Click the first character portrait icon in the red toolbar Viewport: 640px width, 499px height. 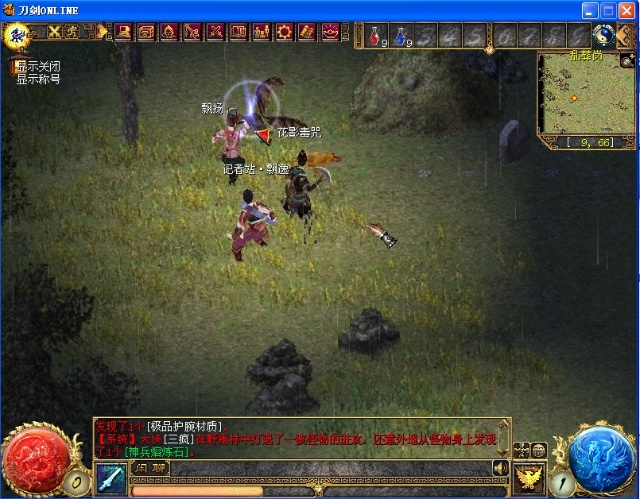coord(124,32)
